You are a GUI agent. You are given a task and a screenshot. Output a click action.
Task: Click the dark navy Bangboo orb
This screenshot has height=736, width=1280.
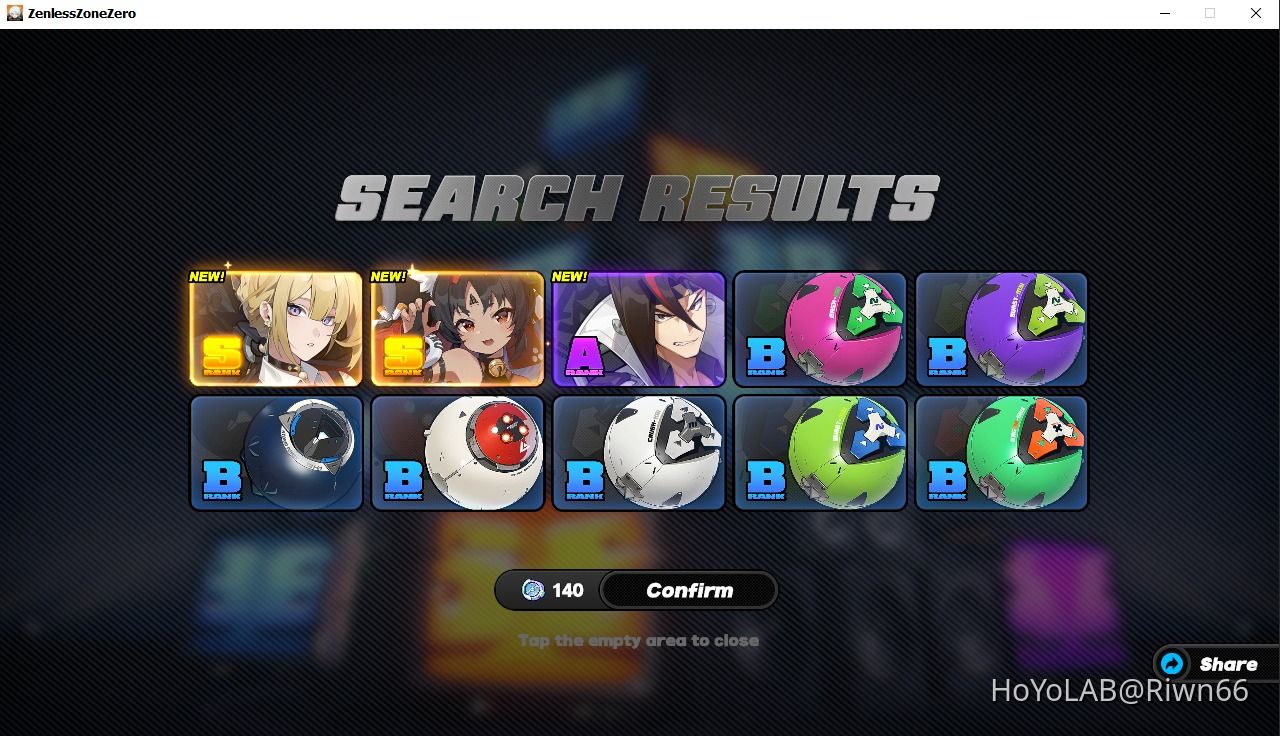pos(276,451)
